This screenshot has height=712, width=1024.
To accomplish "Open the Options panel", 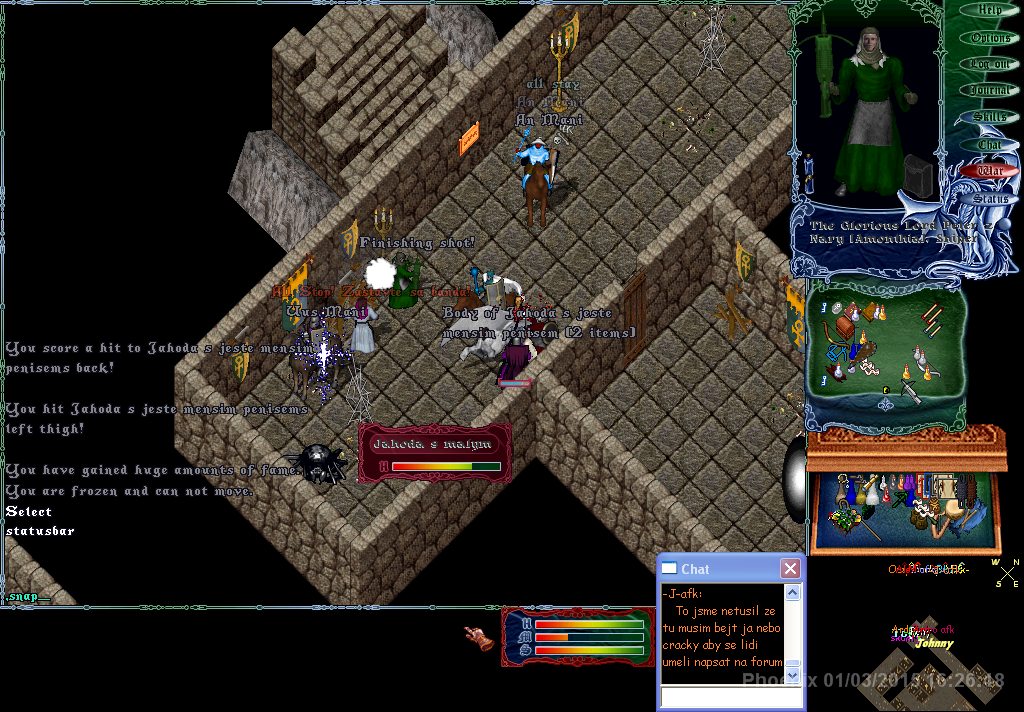I will (989, 38).
